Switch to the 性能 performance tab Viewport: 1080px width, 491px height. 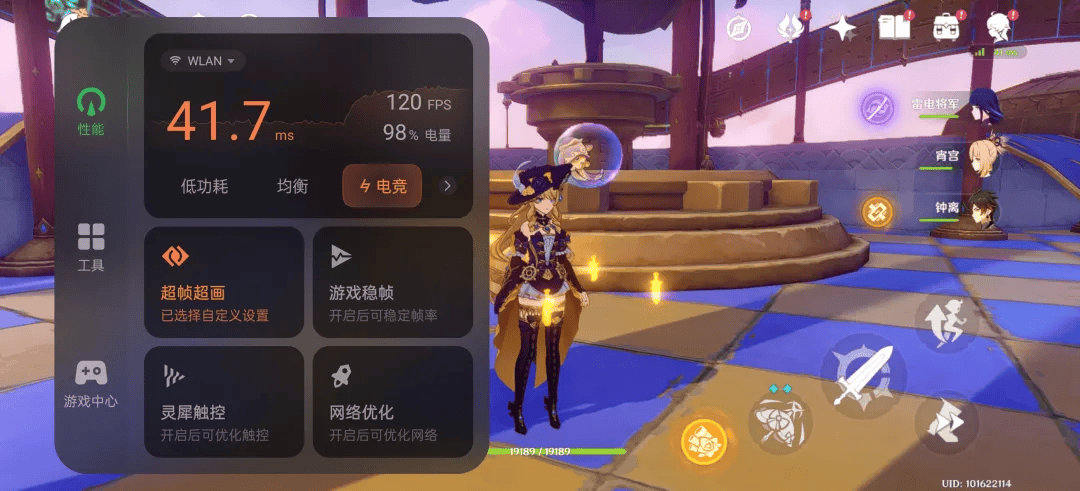[x=91, y=111]
